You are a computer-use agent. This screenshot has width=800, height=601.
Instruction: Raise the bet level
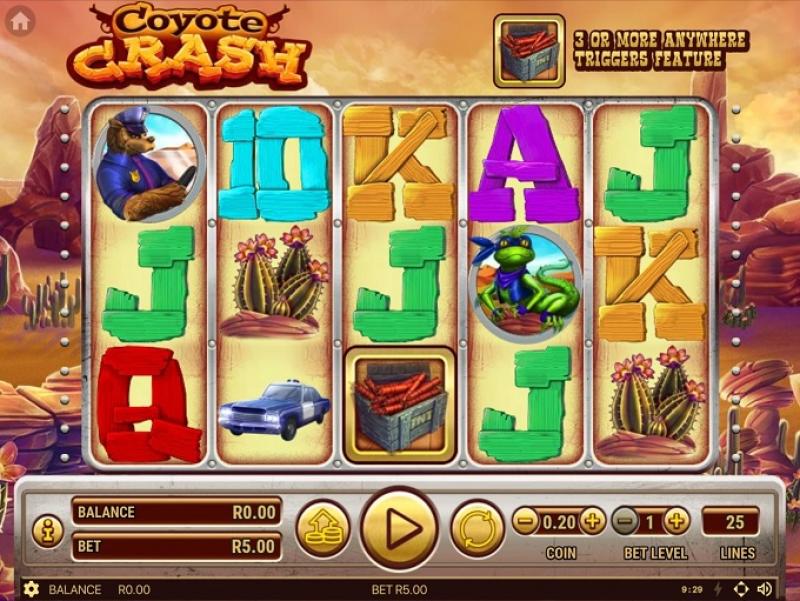[677, 520]
